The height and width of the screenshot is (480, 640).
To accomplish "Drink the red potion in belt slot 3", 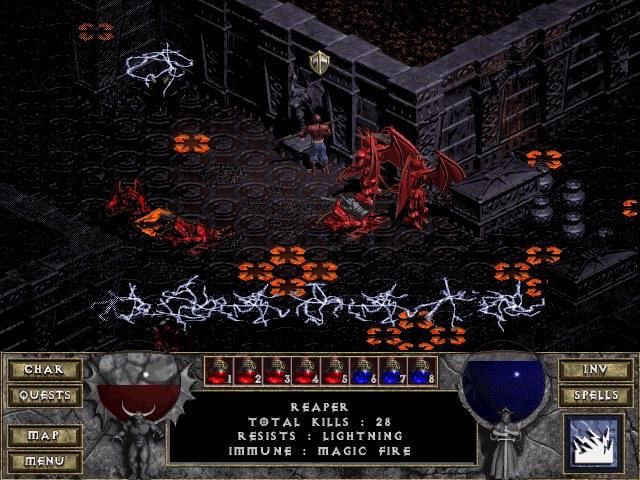I will pyautogui.click(x=277, y=371).
